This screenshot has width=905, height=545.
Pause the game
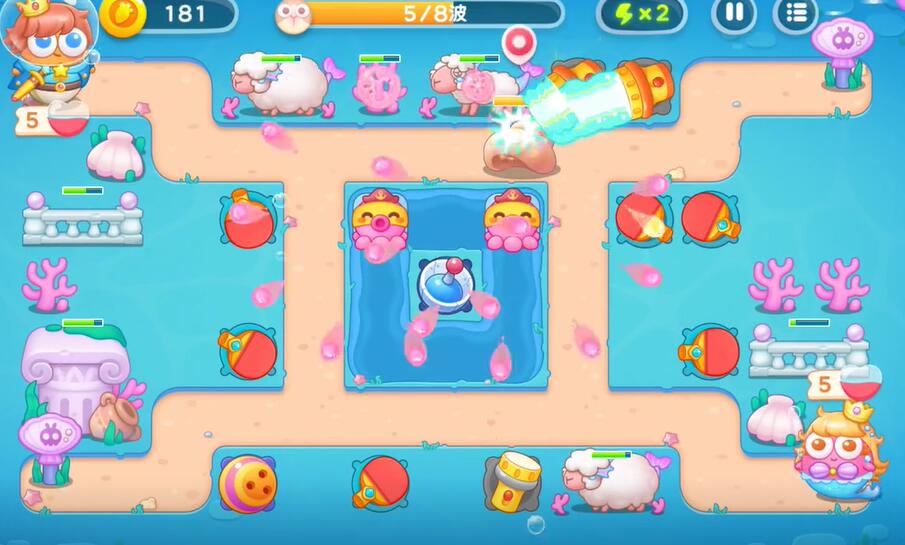[x=733, y=14]
